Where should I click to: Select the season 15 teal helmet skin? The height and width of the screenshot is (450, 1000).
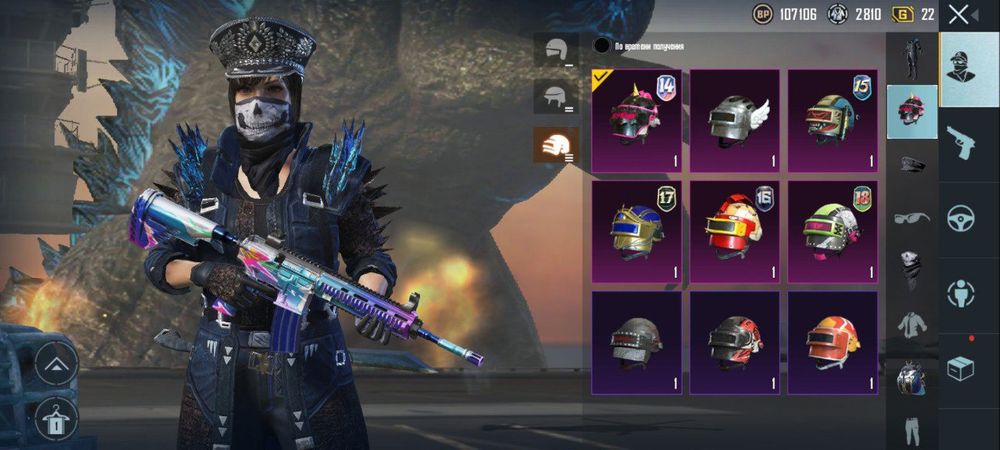tap(832, 120)
